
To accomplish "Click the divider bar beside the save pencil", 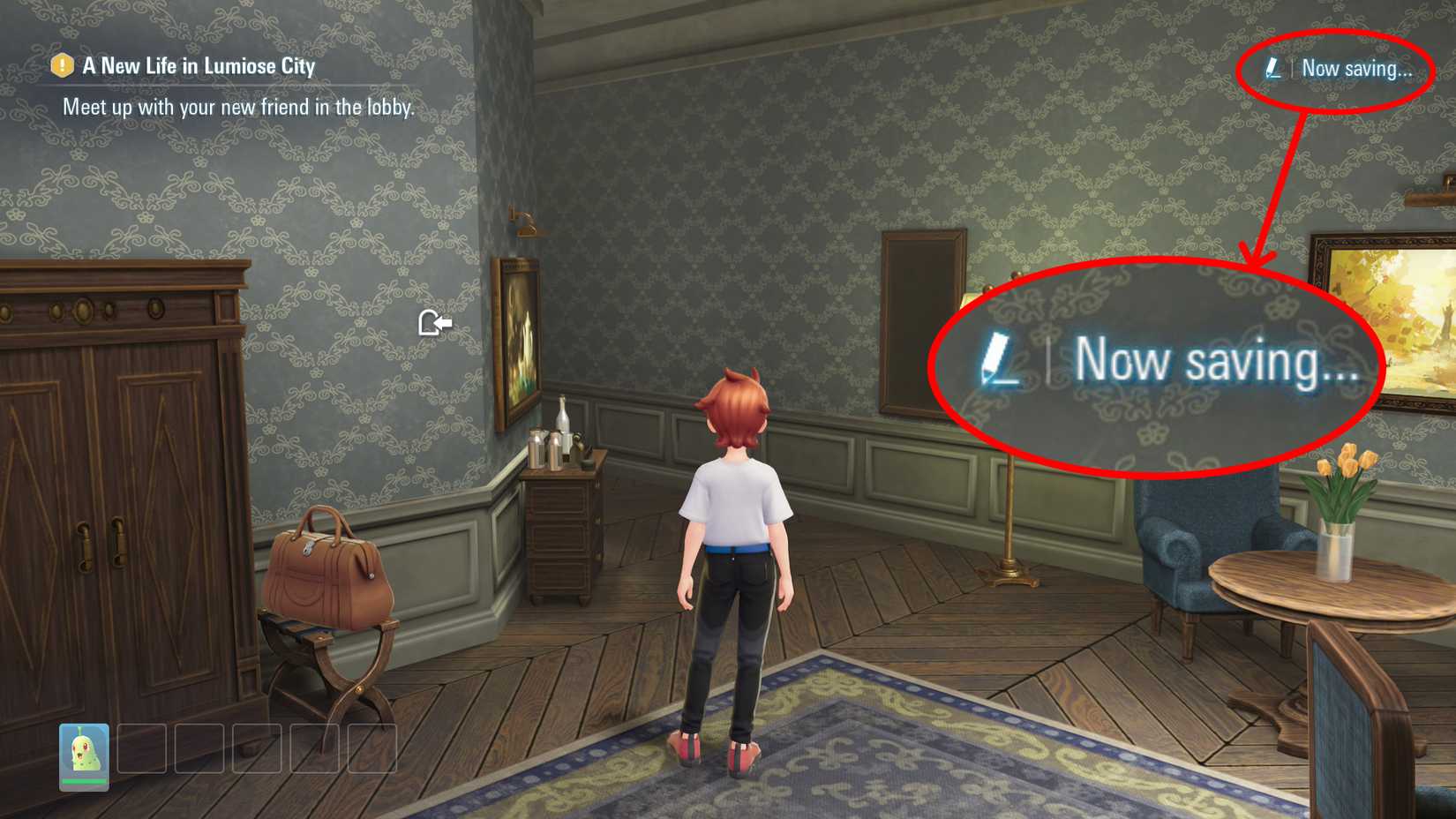I will point(1291,70).
